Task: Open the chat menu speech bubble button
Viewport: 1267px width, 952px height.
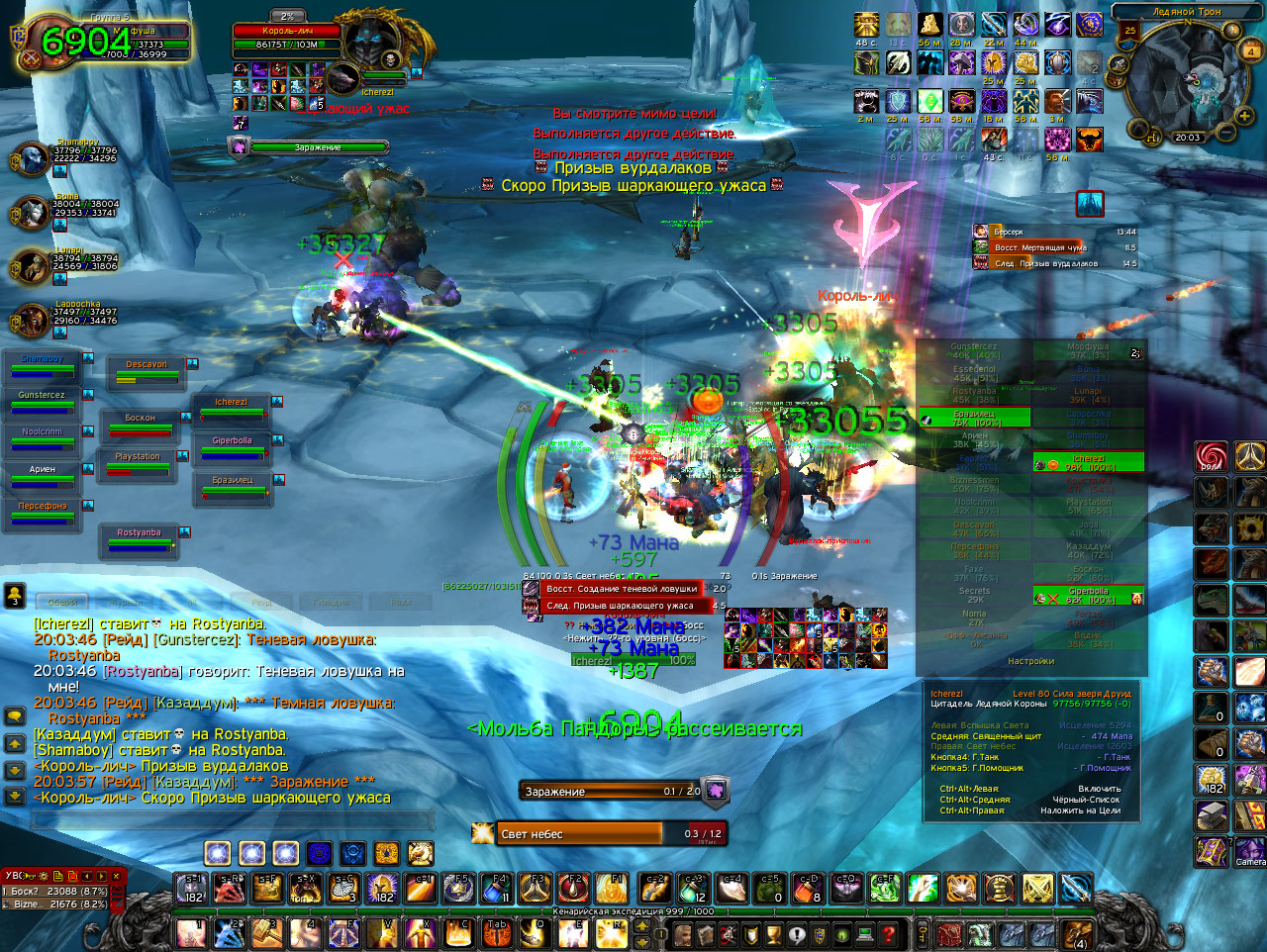Action: [15, 715]
